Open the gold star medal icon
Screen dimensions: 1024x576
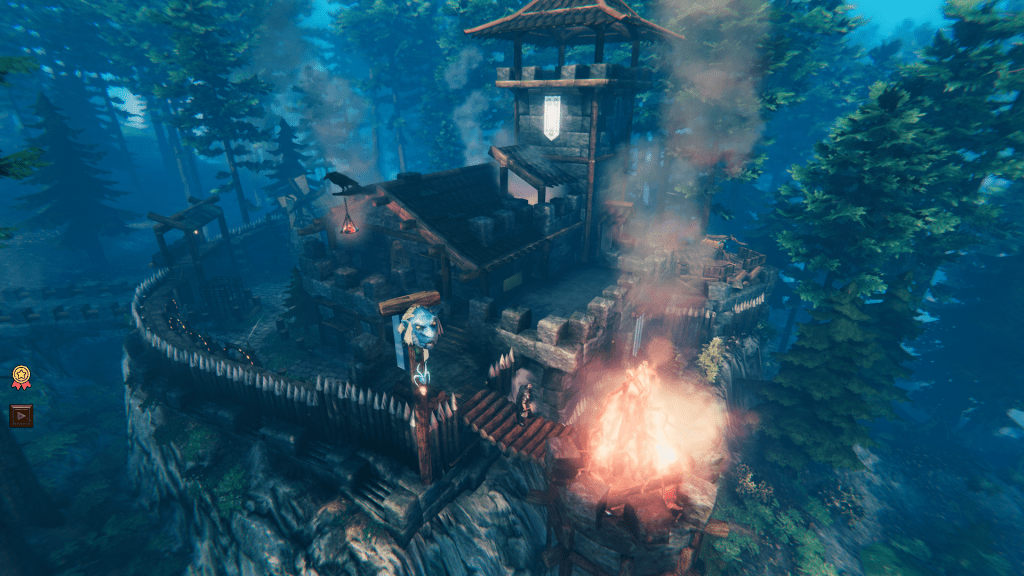point(21,377)
